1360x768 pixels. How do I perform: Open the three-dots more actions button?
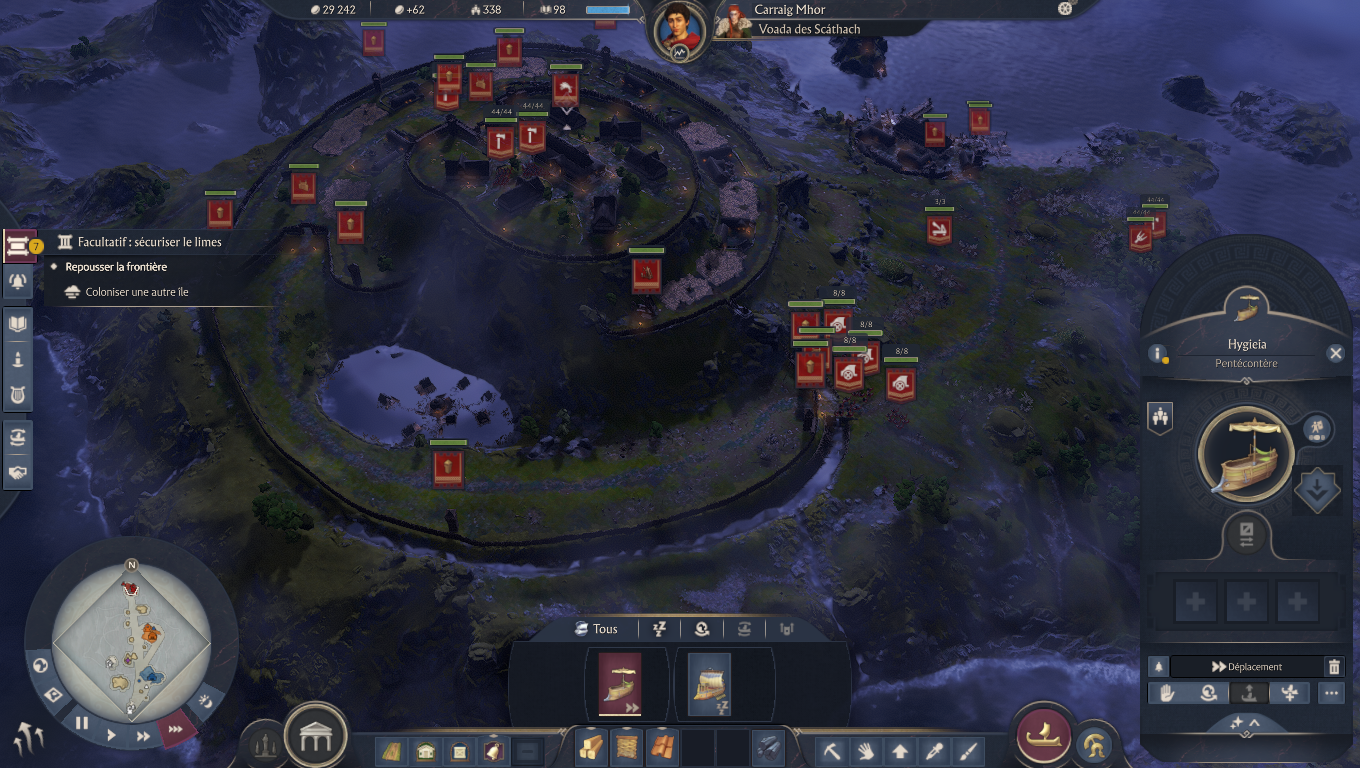(x=1331, y=693)
